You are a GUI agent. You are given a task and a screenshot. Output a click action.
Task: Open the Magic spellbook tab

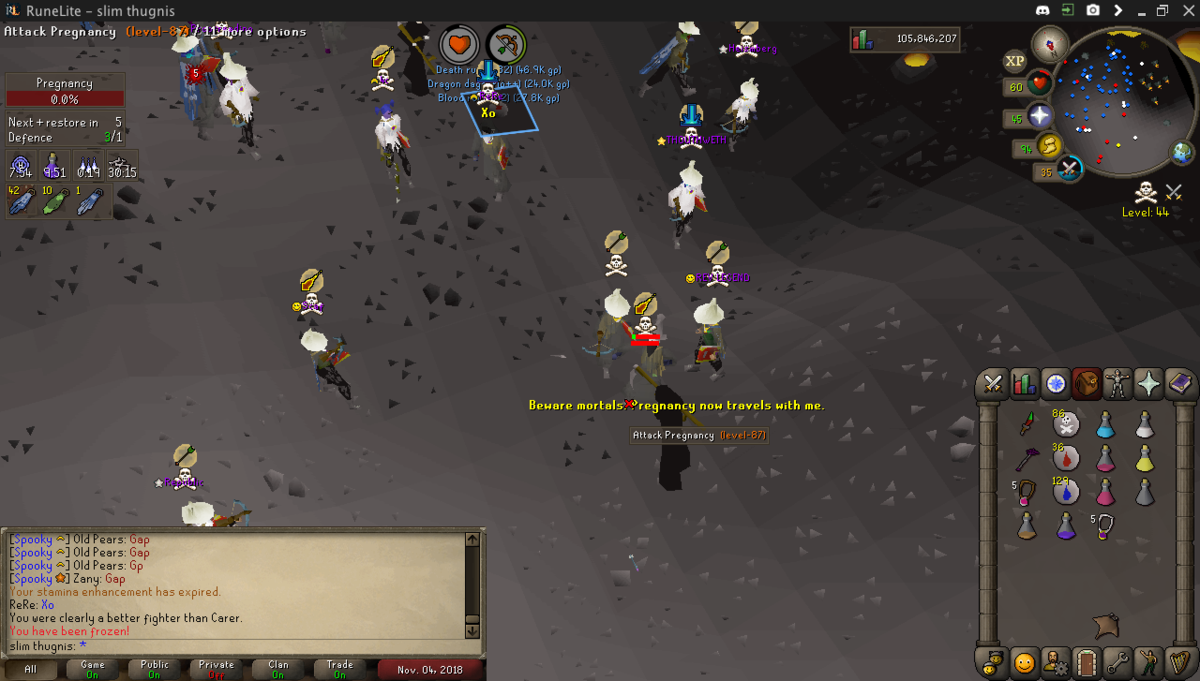1179,384
